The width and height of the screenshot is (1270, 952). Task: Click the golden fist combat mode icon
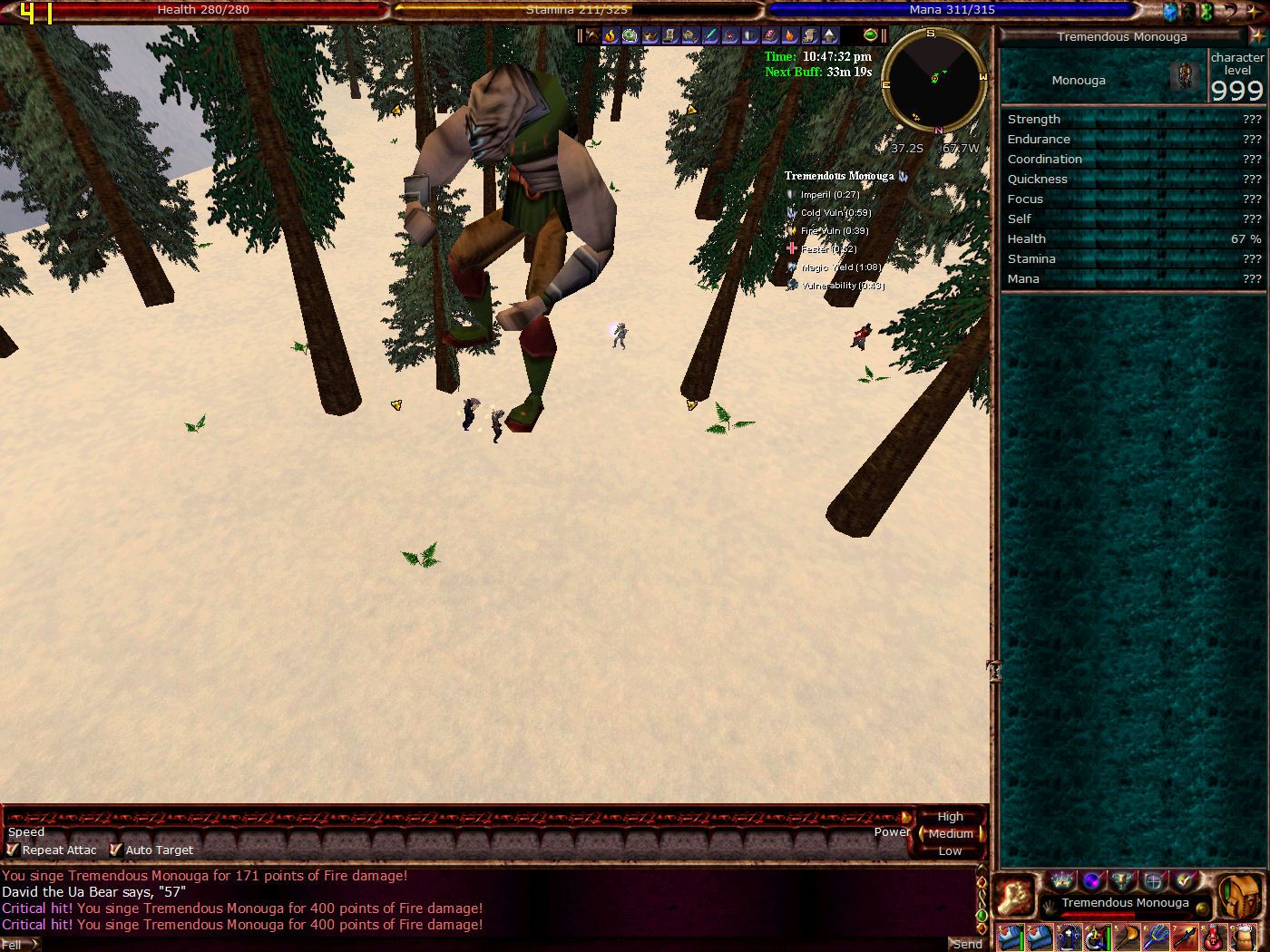tap(1016, 897)
